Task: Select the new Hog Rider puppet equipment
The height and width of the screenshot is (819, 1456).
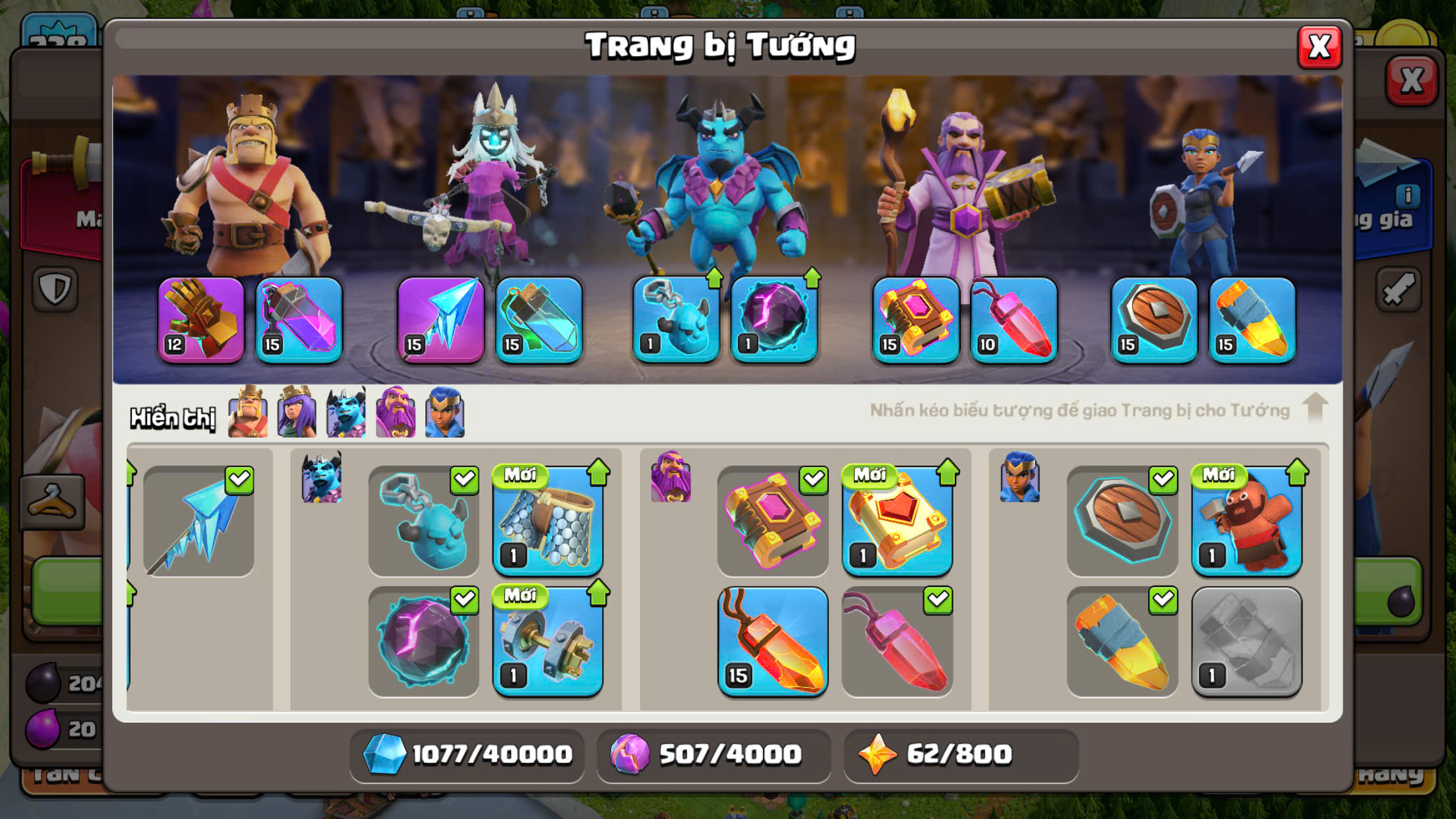Action: coord(1246,521)
